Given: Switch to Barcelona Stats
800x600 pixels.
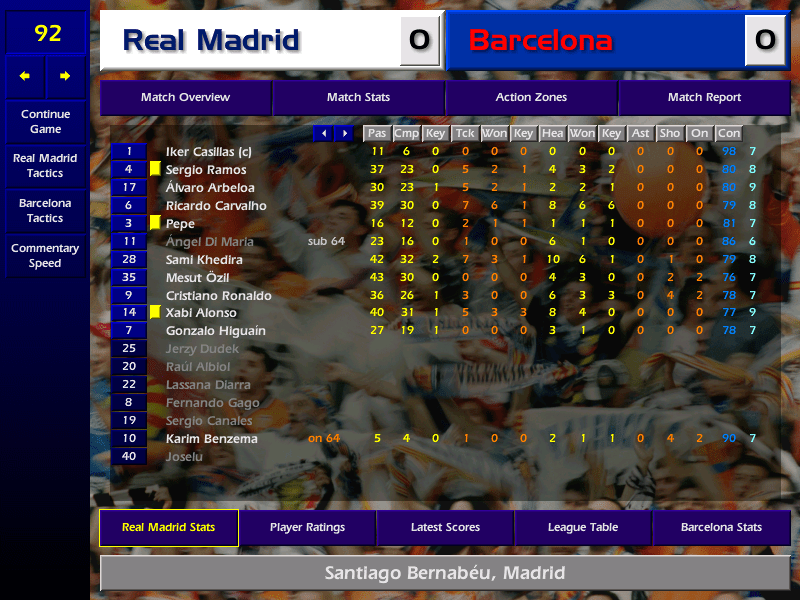Looking at the screenshot, I should tap(721, 528).
